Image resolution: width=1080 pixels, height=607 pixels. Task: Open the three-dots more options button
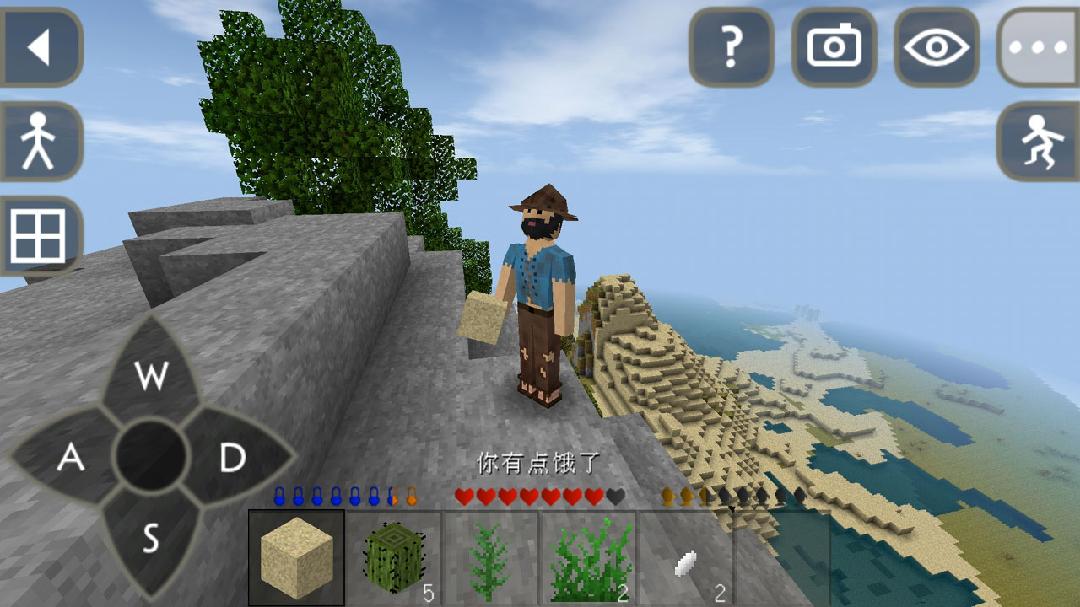click(1040, 47)
